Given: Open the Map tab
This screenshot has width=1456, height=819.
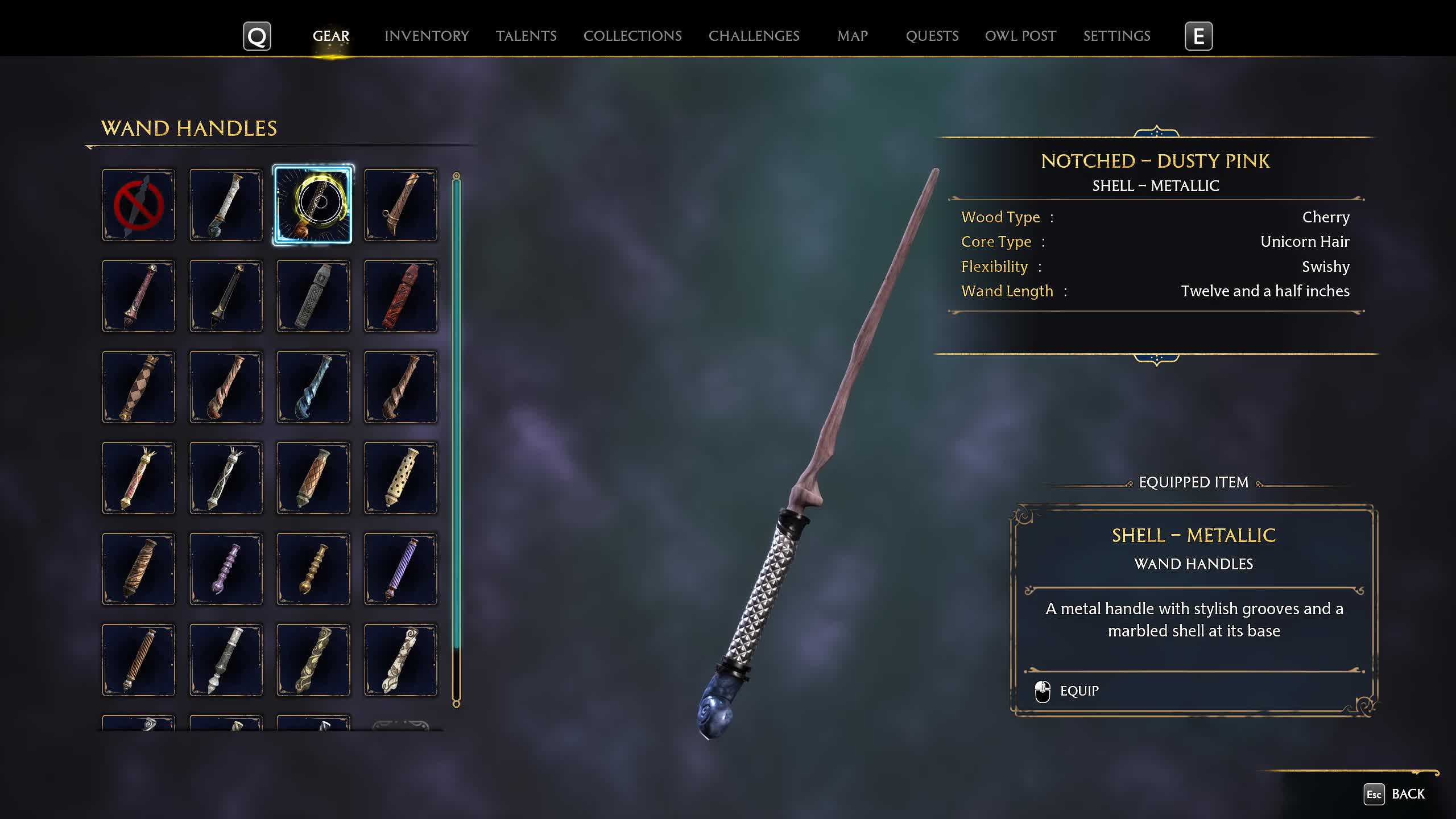Looking at the screenshot, I should pos(852,36).
